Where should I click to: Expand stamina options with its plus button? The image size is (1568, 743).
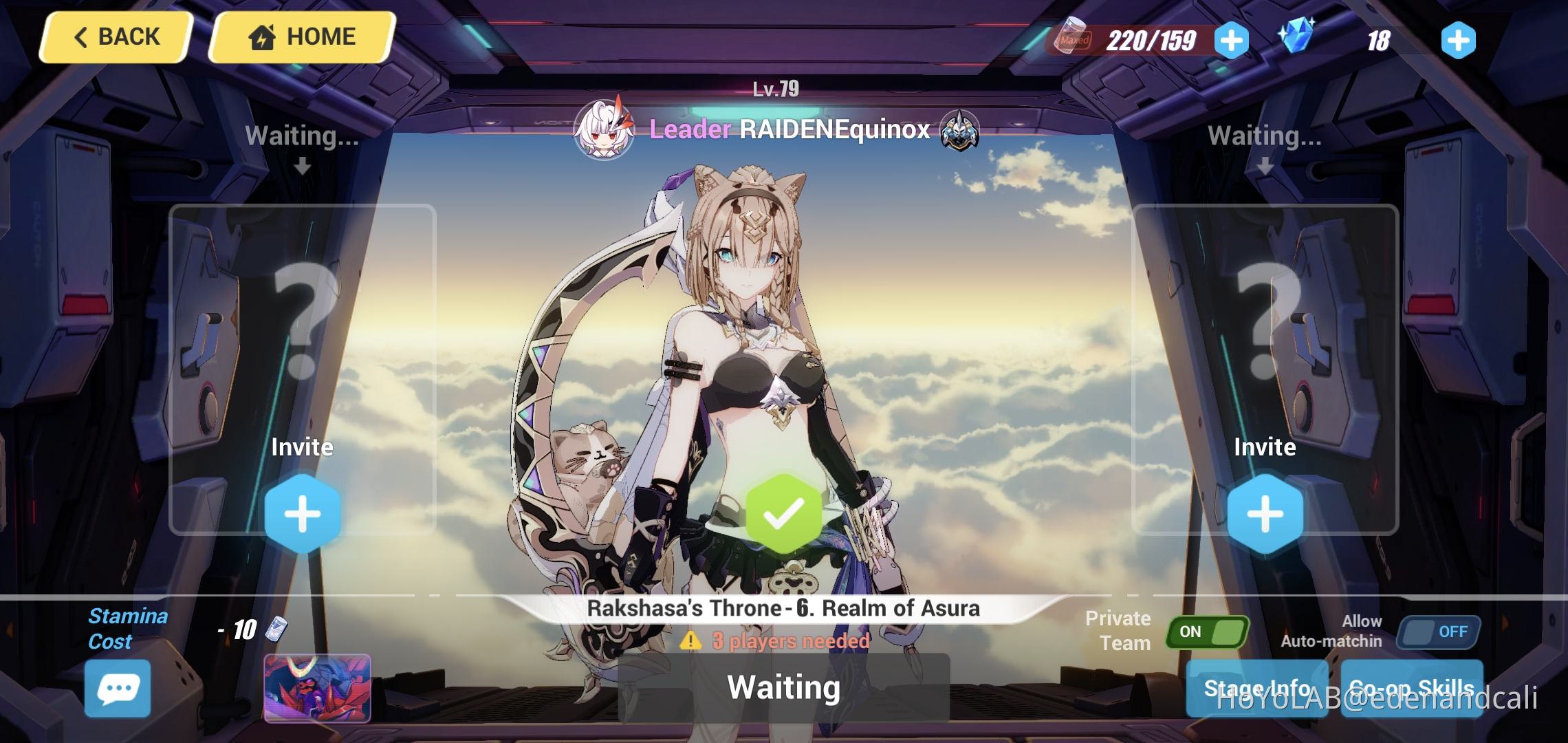pyautogui.click(x=1230, y=39)
